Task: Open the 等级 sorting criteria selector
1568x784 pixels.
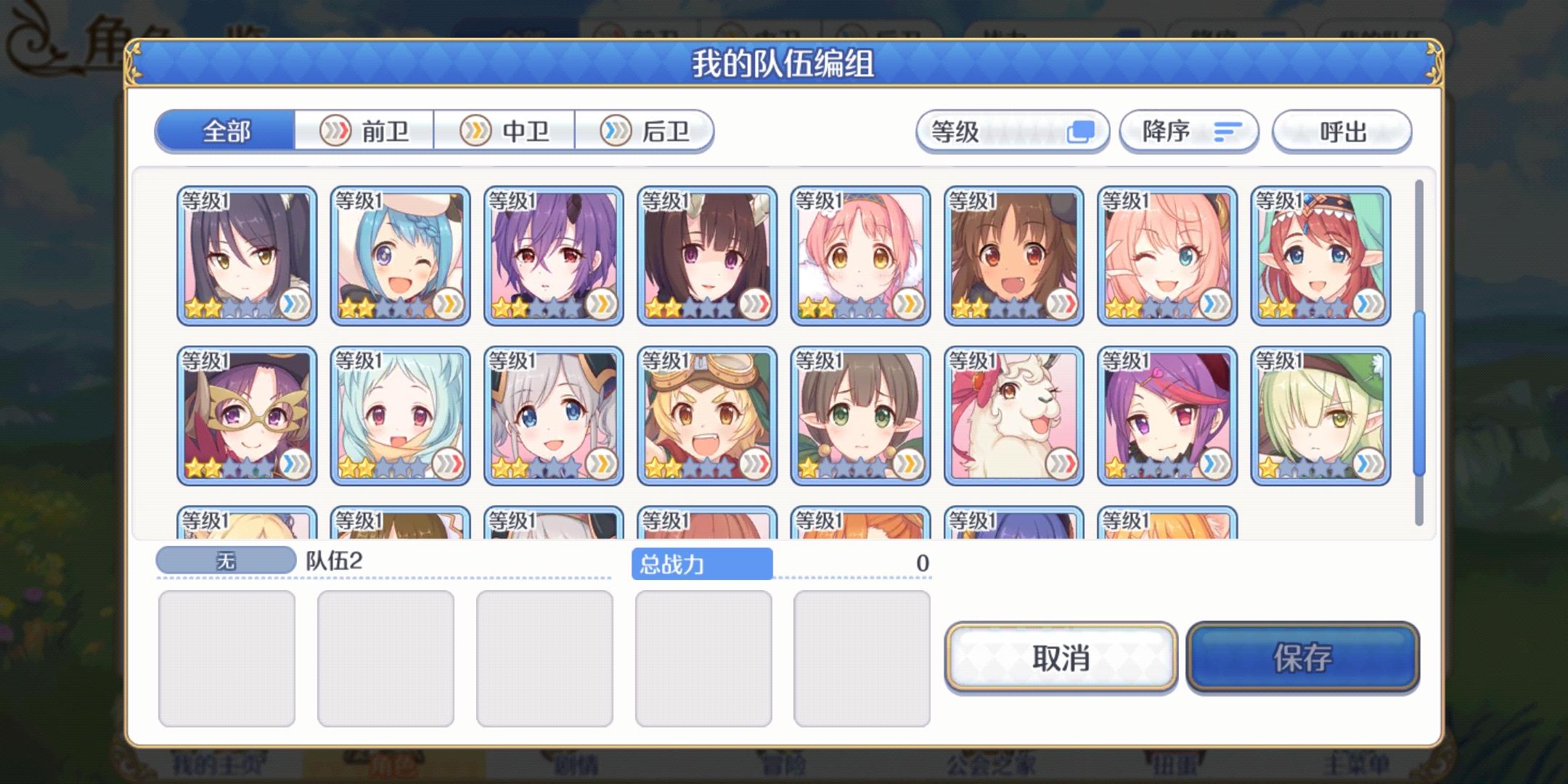Action: [x=1013, y=131]
